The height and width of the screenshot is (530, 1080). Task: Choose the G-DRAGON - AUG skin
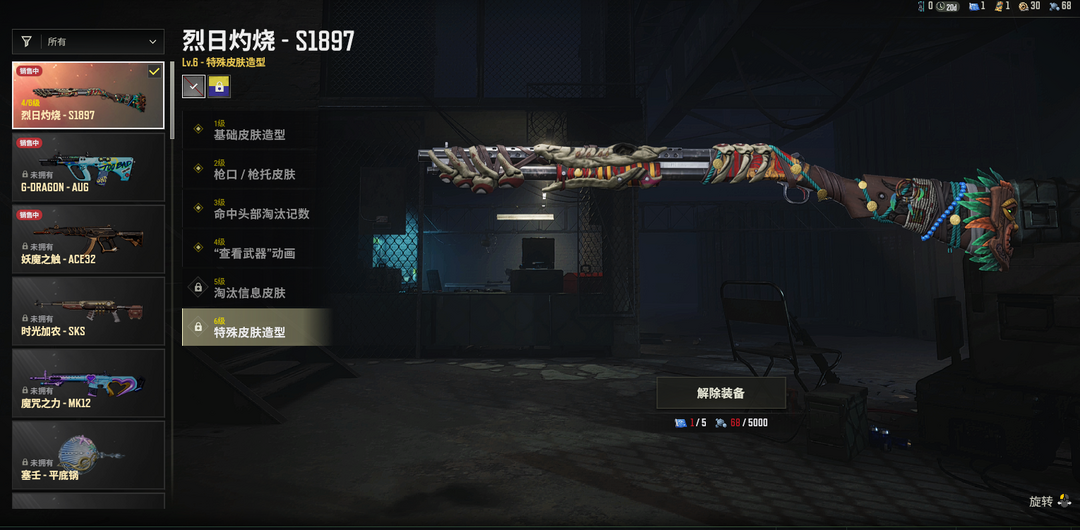coord(88,167)
